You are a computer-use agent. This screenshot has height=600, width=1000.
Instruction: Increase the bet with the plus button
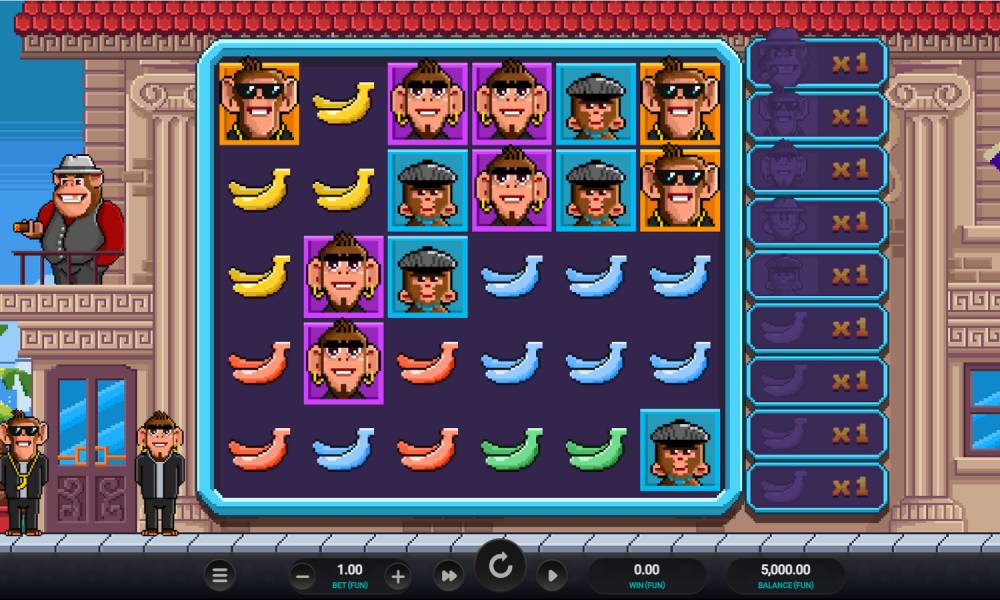pos(397,575)
